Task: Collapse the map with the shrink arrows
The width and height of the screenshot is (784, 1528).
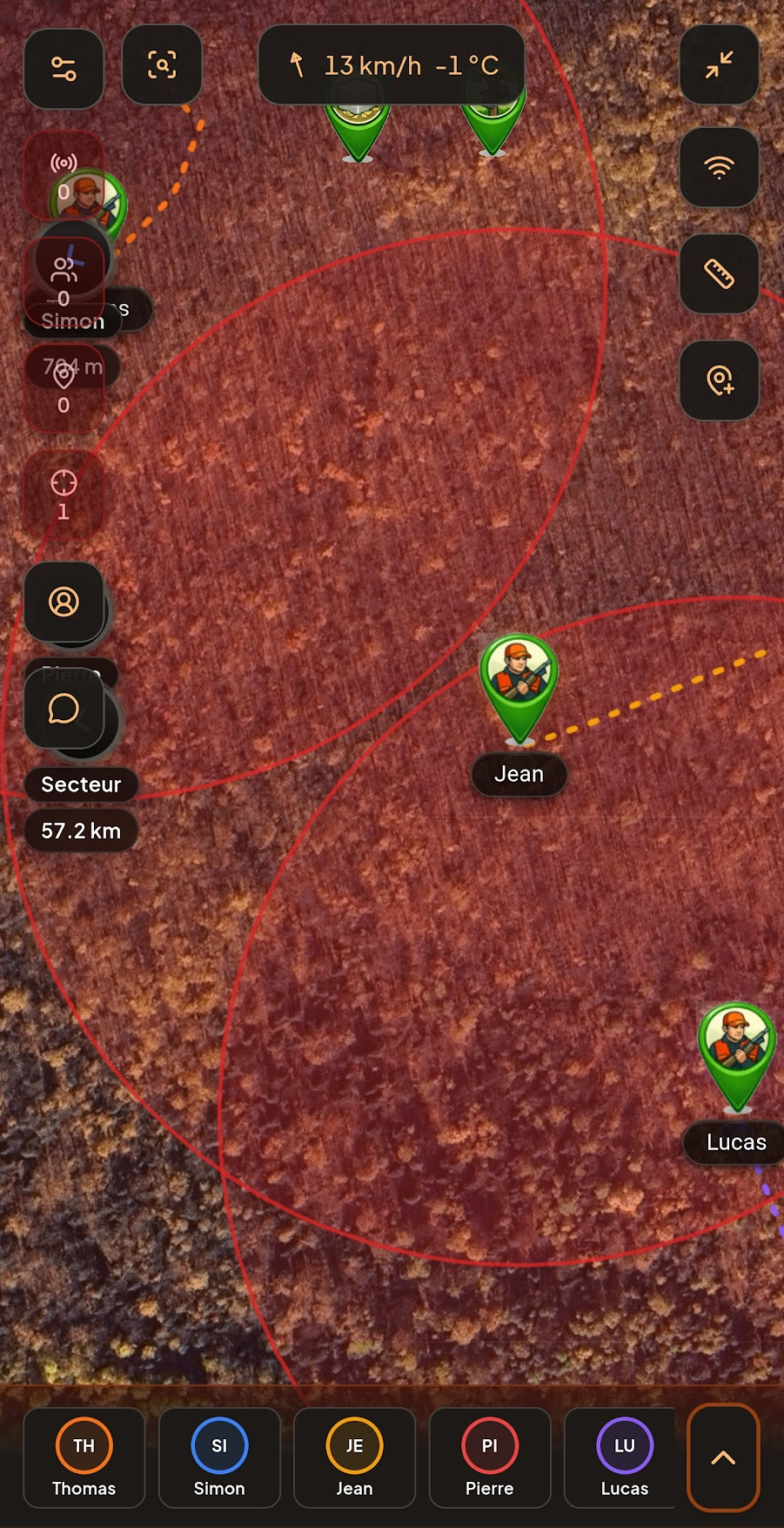Action: click(719, 65)
